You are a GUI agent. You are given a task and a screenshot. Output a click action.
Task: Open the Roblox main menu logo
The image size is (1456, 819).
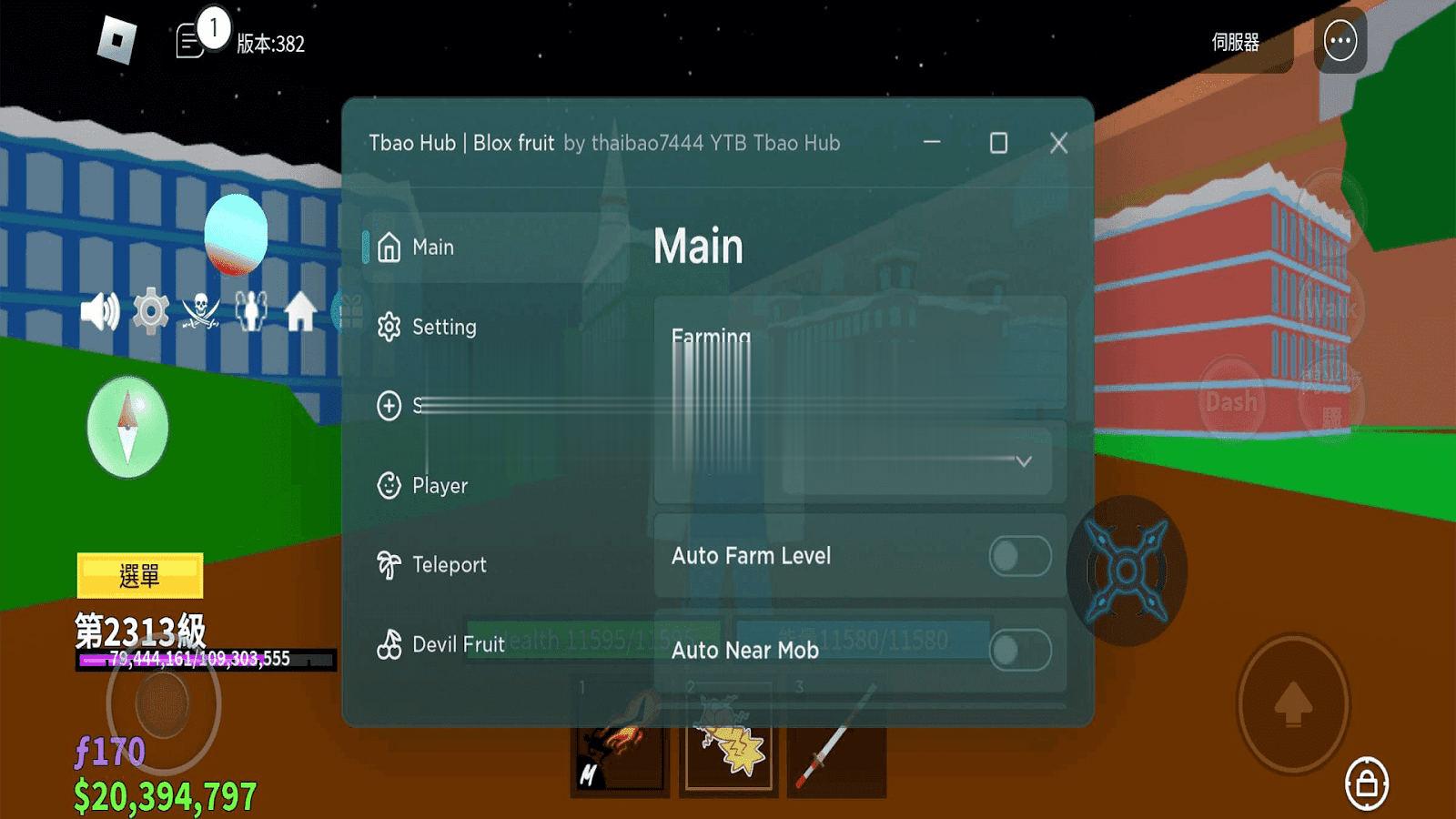coord(116,41)
